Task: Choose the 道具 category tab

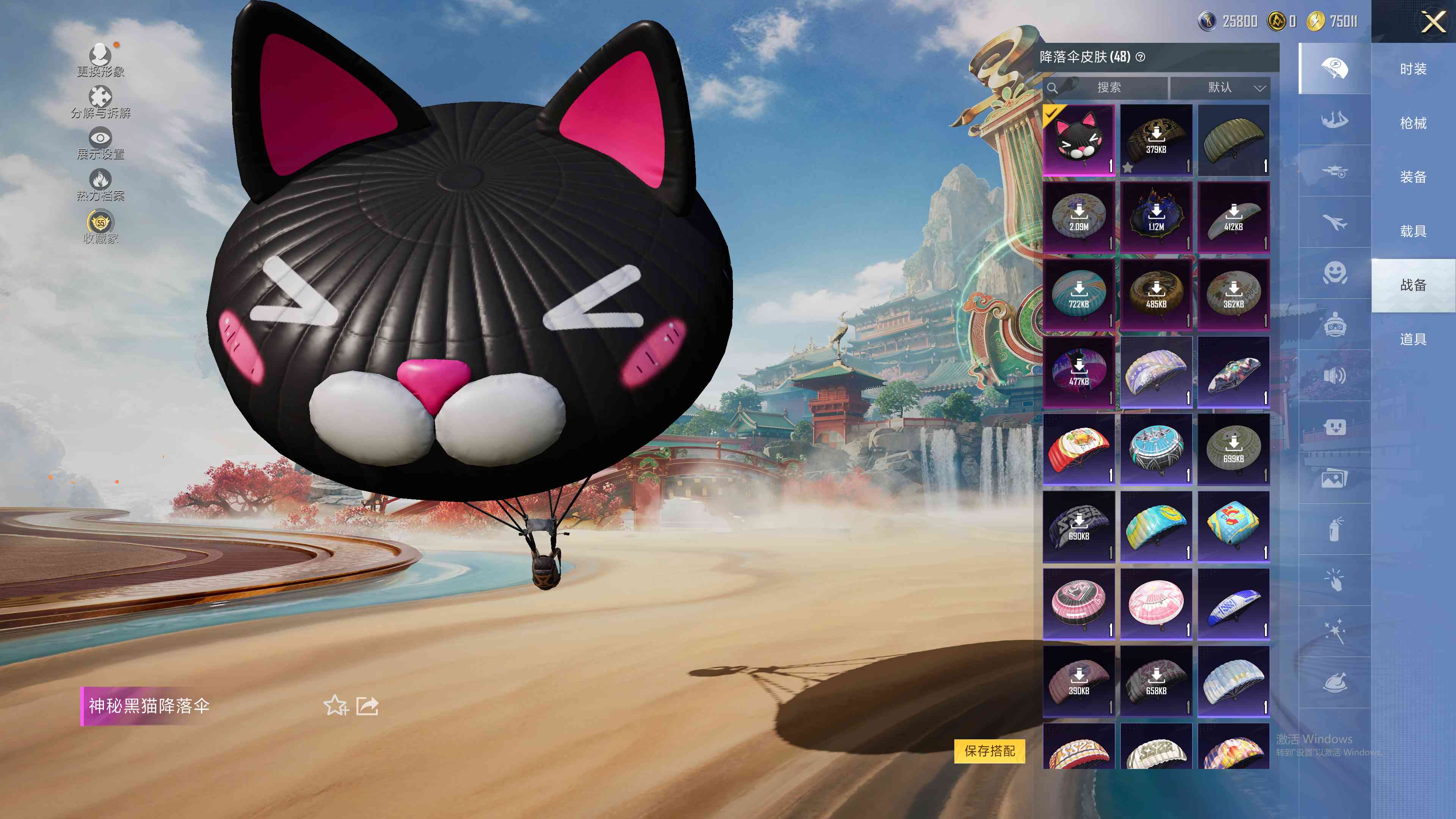Action: 1413,339
